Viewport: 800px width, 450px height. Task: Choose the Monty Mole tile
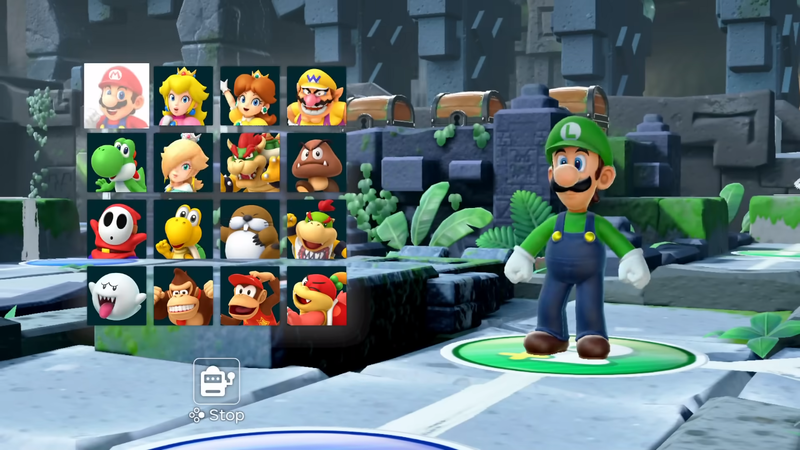pos(250,229)
